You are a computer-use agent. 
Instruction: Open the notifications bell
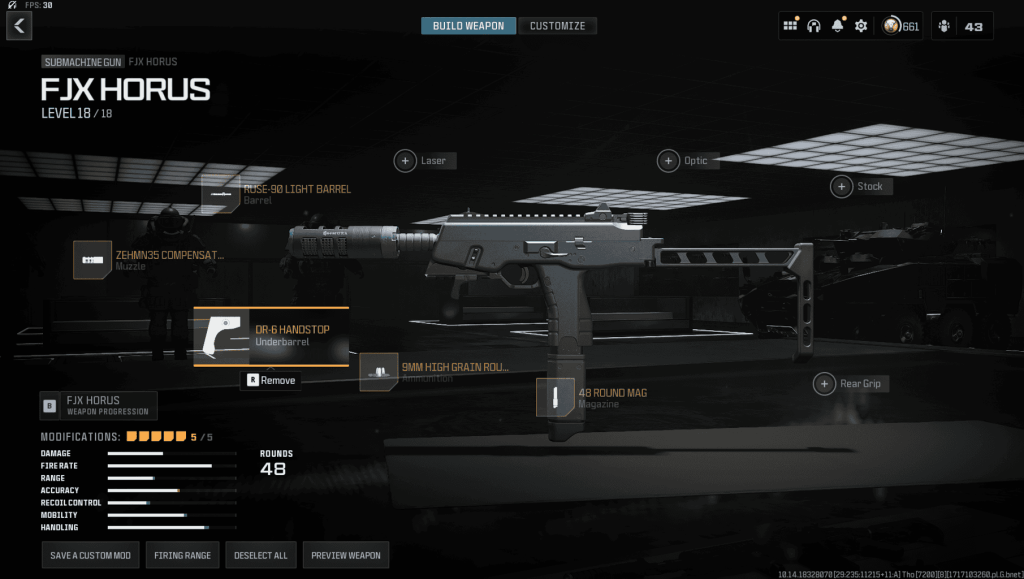pos(837,26)
